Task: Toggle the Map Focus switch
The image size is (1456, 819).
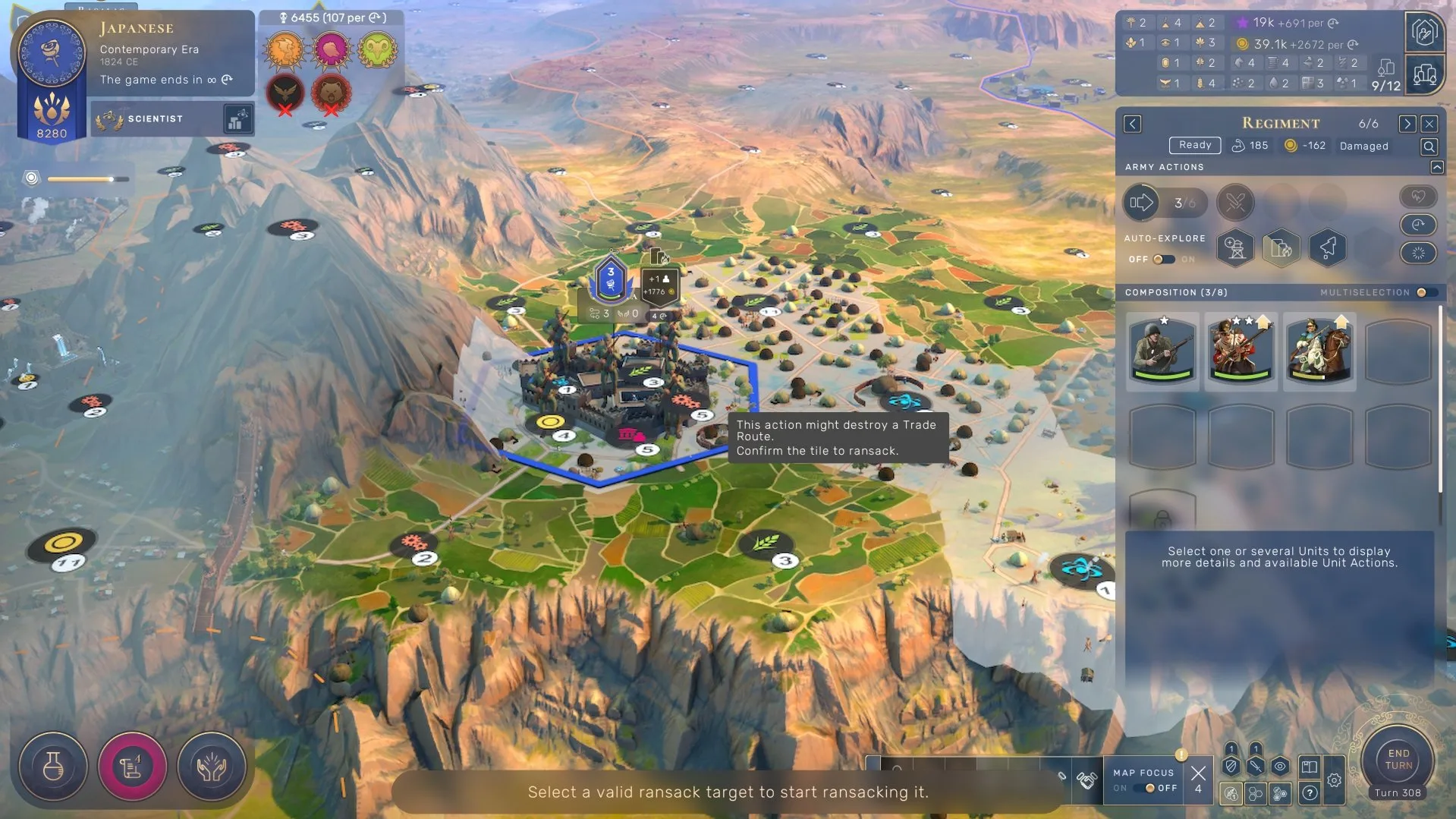Action: coord(1150,788)
